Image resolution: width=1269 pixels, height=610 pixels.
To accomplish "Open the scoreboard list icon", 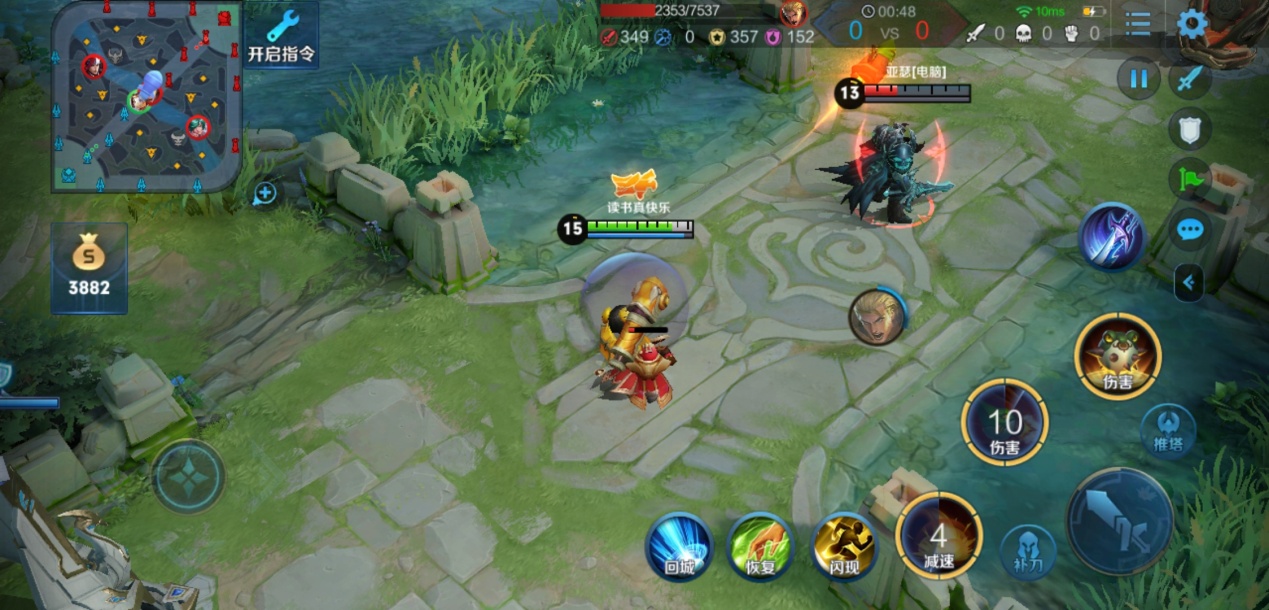I will [1137, 24].
